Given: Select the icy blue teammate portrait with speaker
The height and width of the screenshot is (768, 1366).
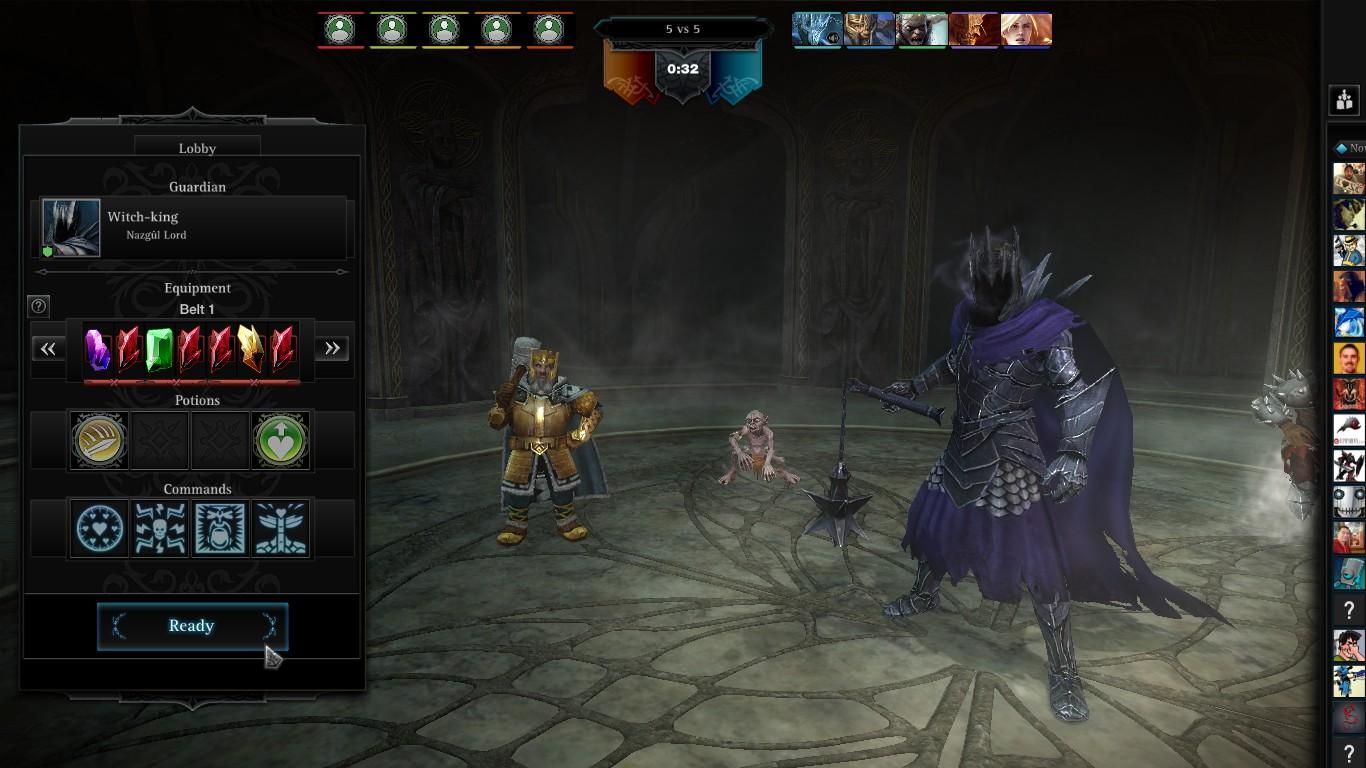Looking at the screenshot, I should point(817,30).
